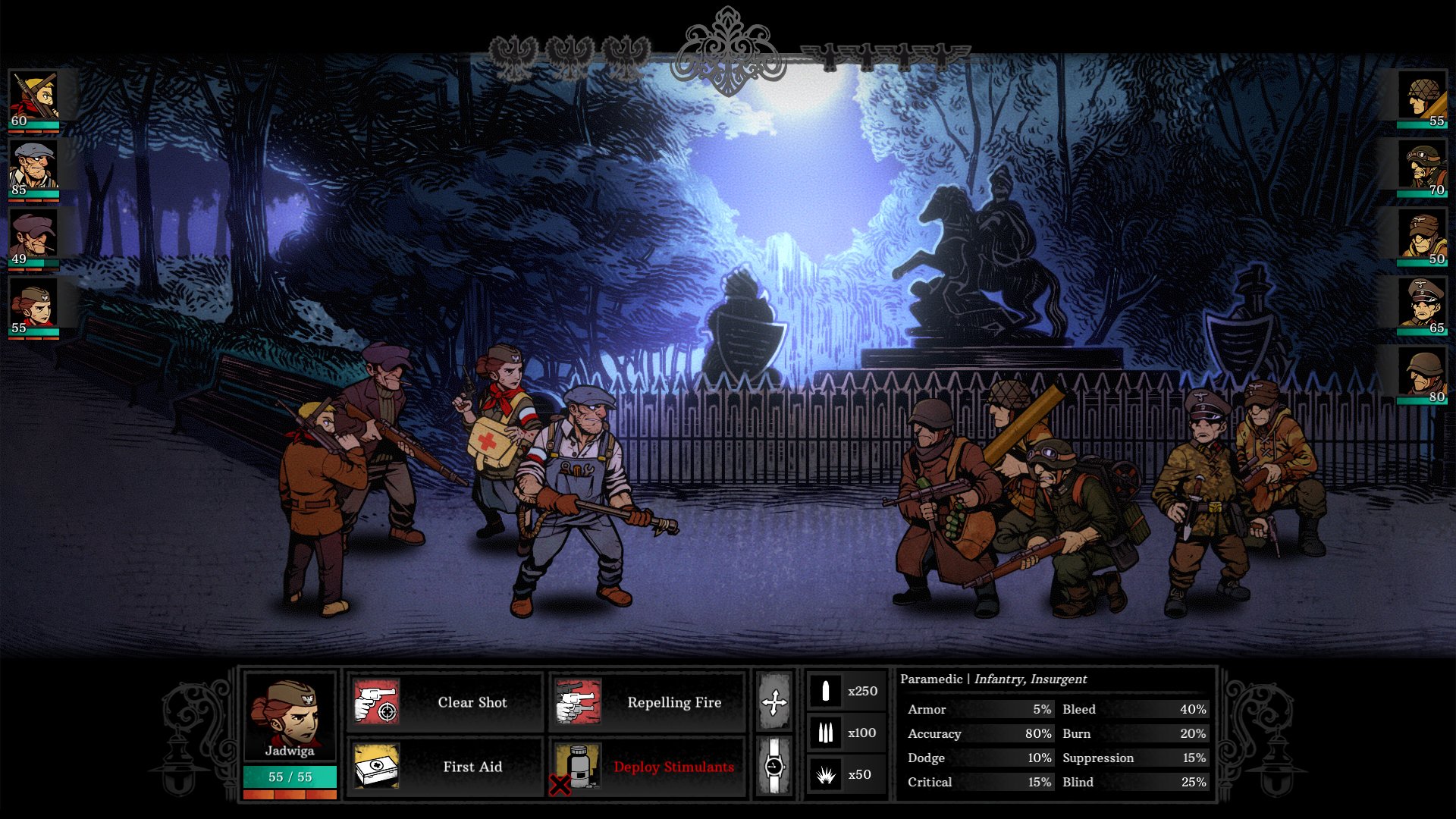Select the helmeted enemy portrait with 80 HP
This screenshot has width=1456, height=819.
(1423, 375)
